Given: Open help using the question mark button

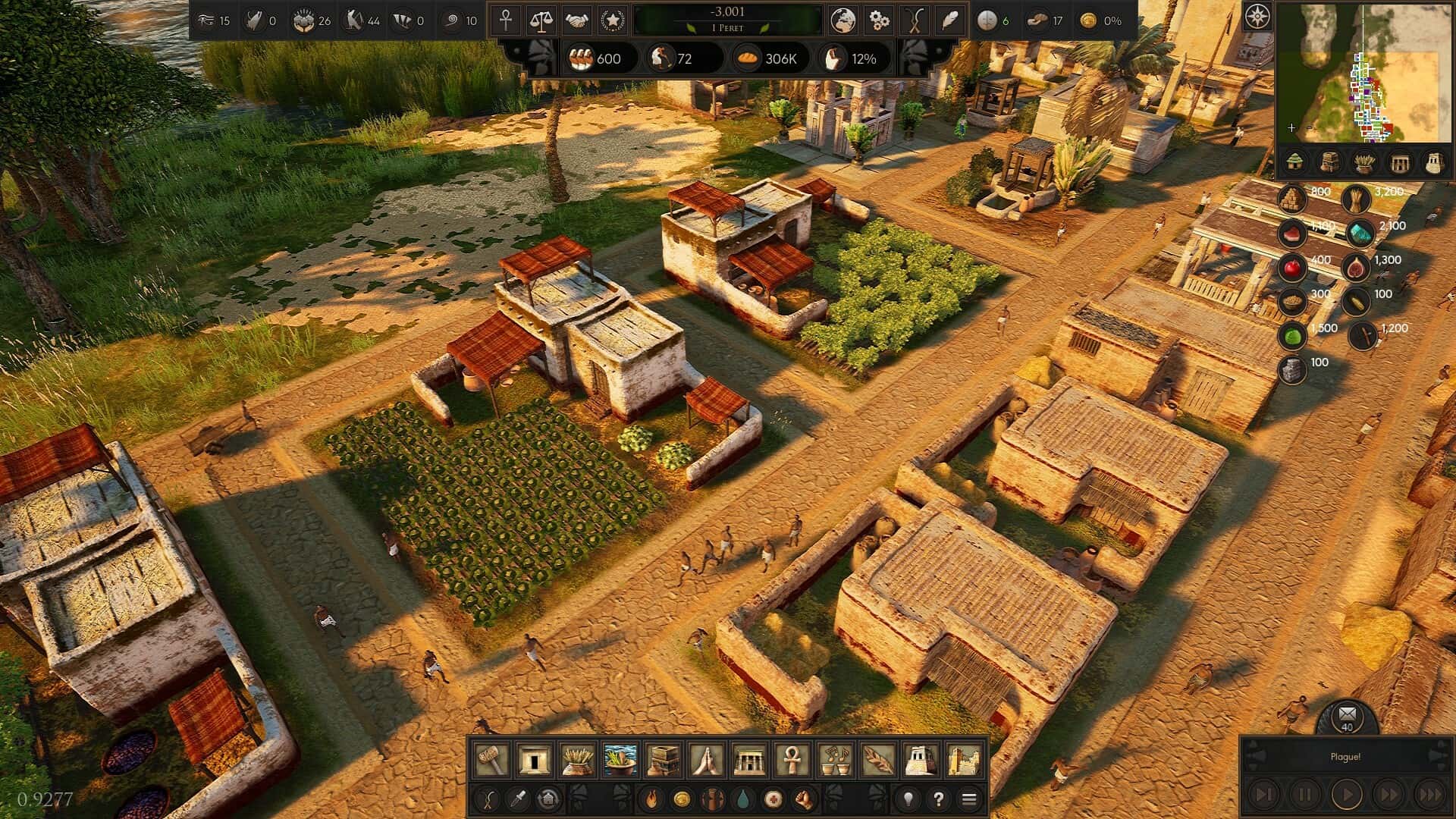Looking at the screenshot, I should (938, 798).
